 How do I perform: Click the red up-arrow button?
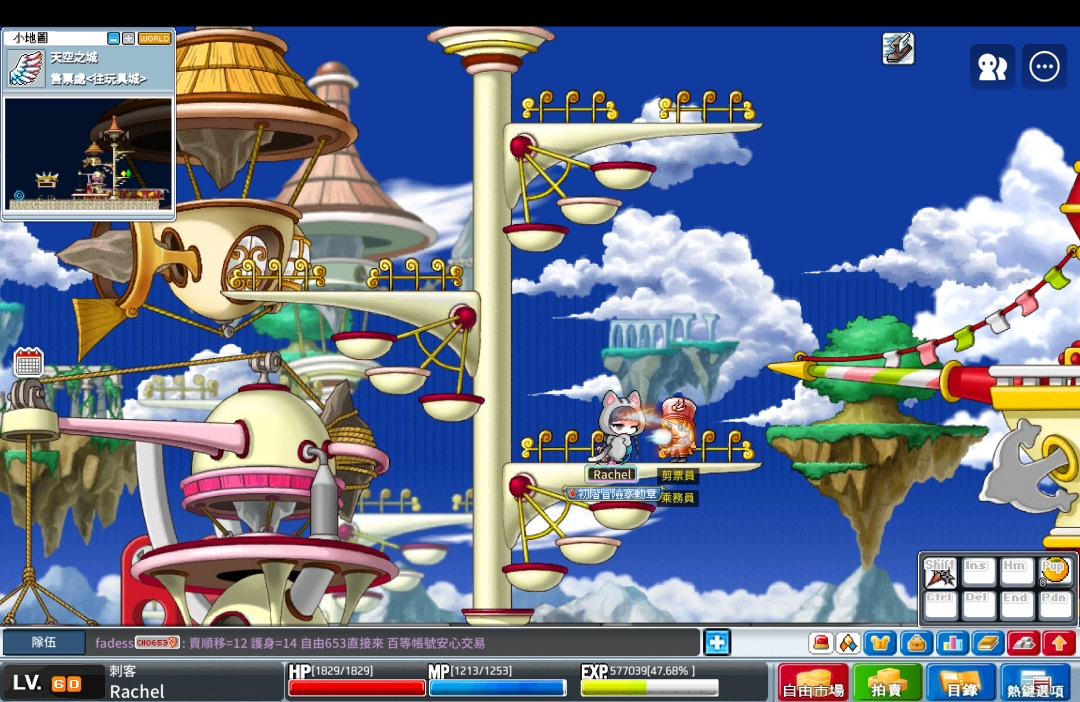1059,642
